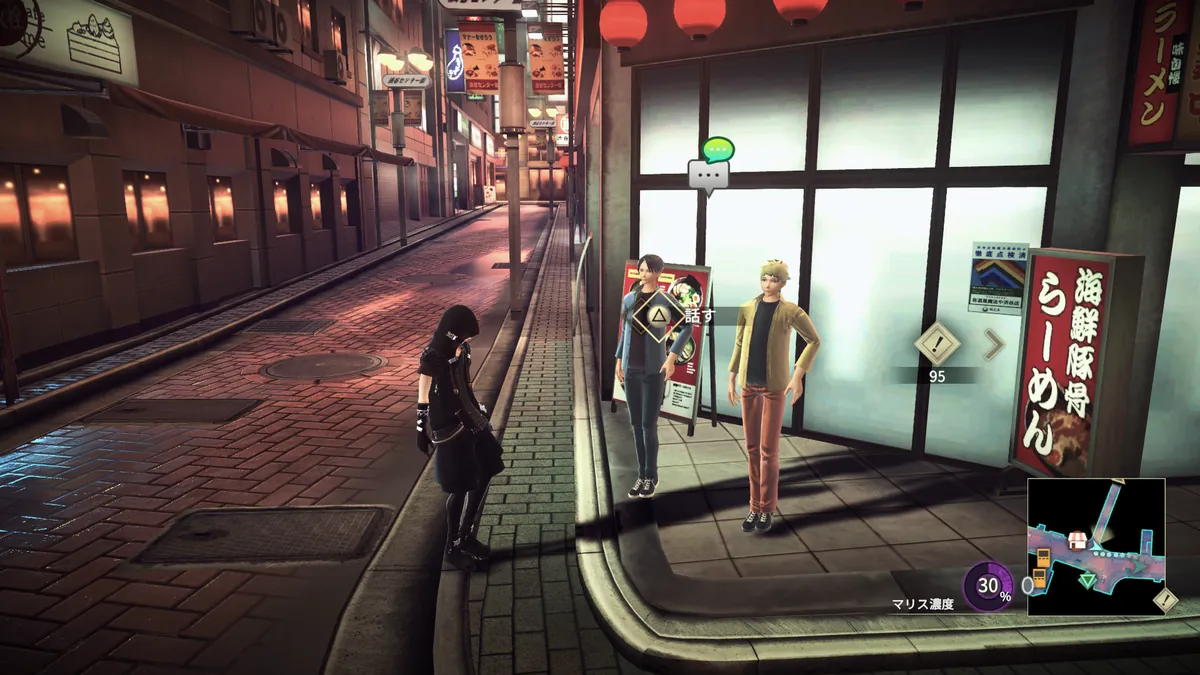The image size is (1200, 675).
Task: Open the minimap in the corner
Action: (x=1096, y=546)
